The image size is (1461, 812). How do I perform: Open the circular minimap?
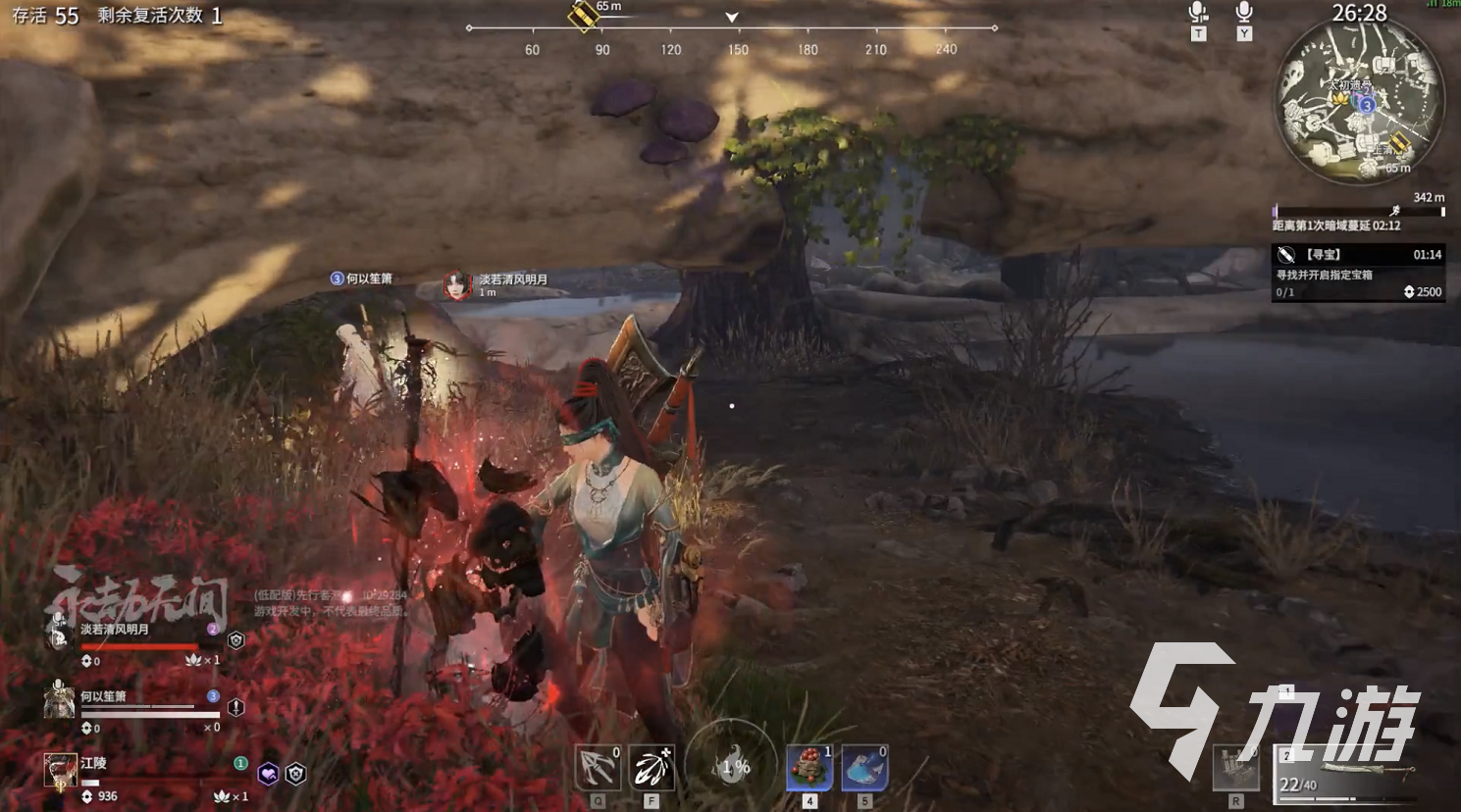[1359, 102]
